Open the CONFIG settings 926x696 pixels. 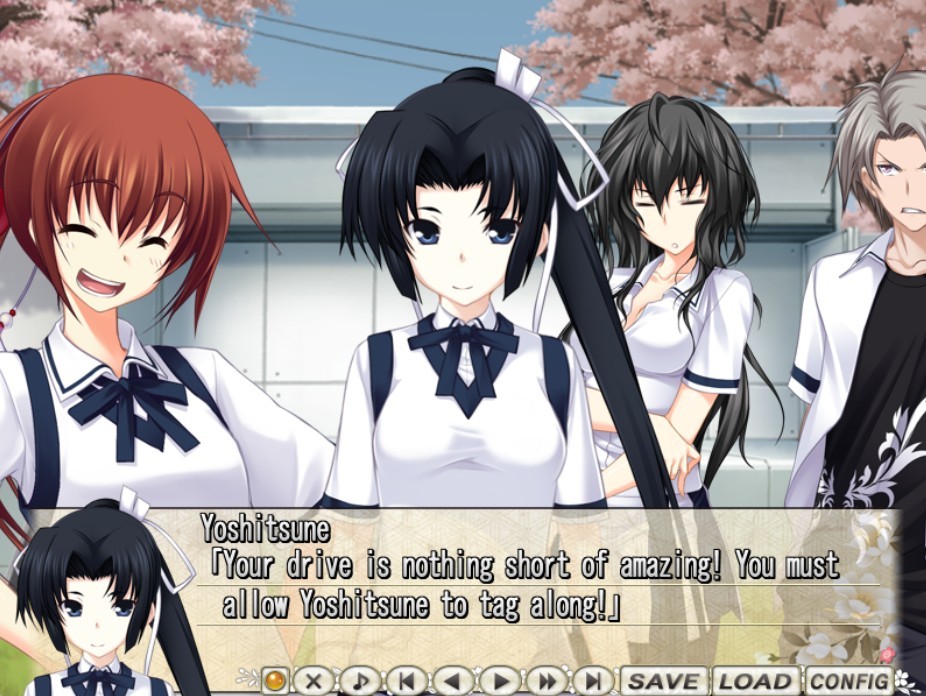click(849, 681)
